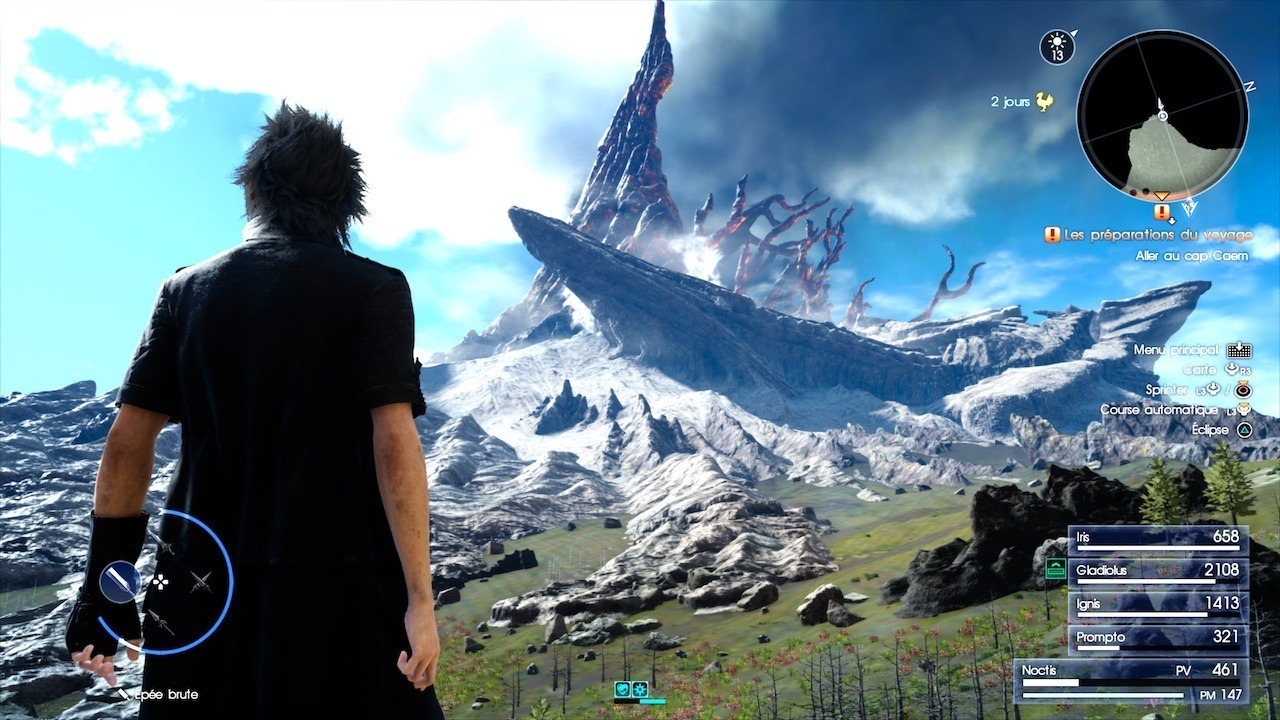
Task: Click the orange quest marker under the minimap
Action: 1162,211
